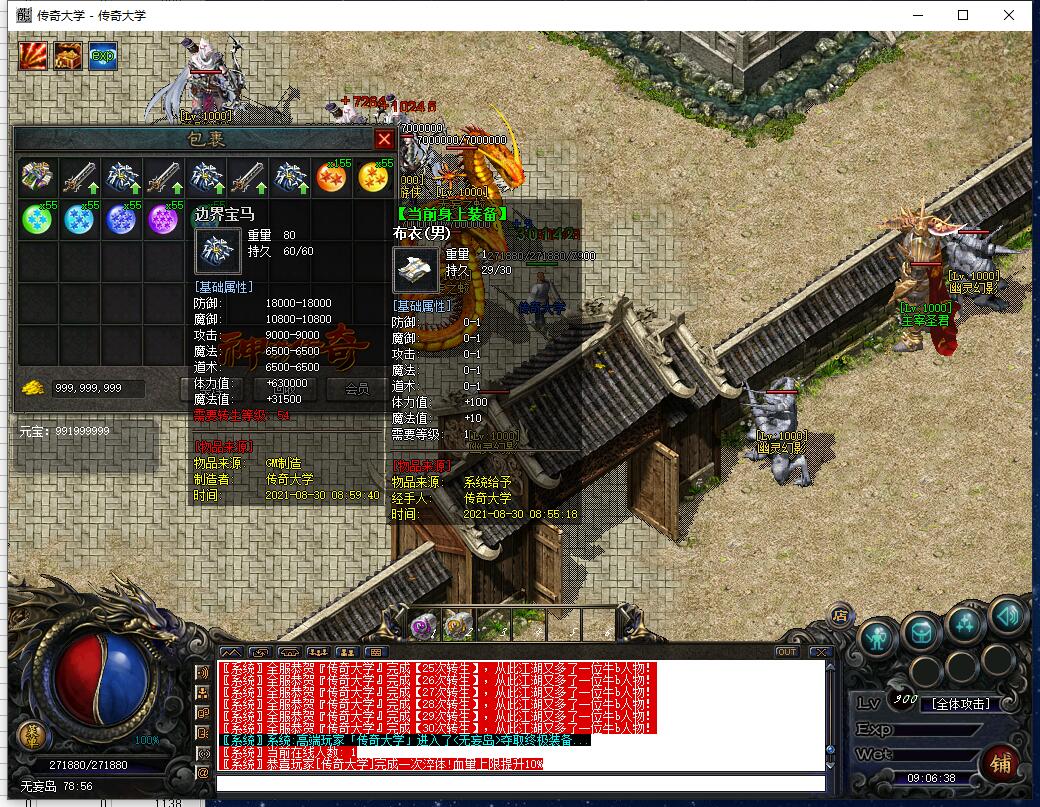Open the round 菜单 menu button

pos(30,735)
